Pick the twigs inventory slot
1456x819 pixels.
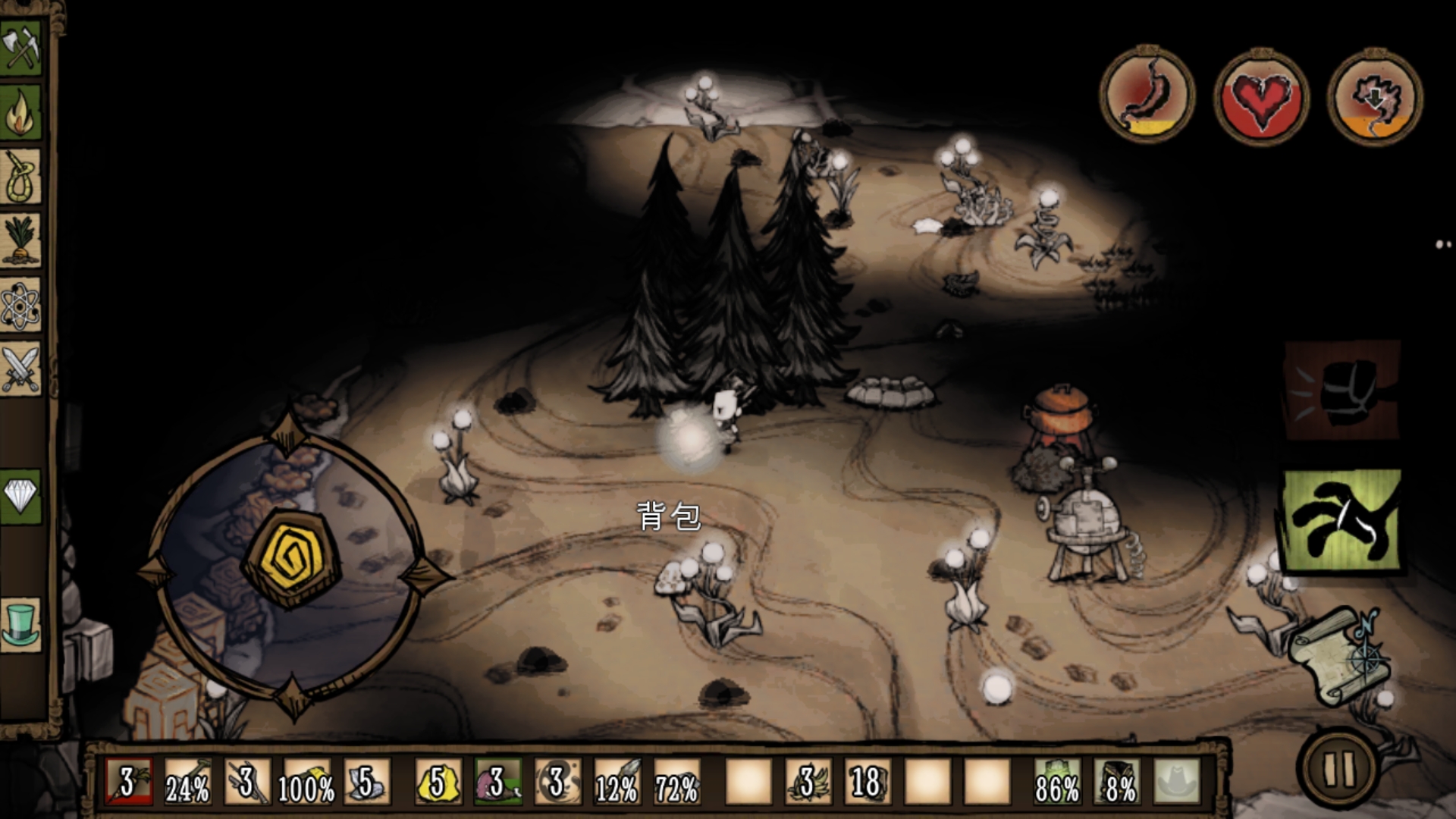[x=247, y=782]
